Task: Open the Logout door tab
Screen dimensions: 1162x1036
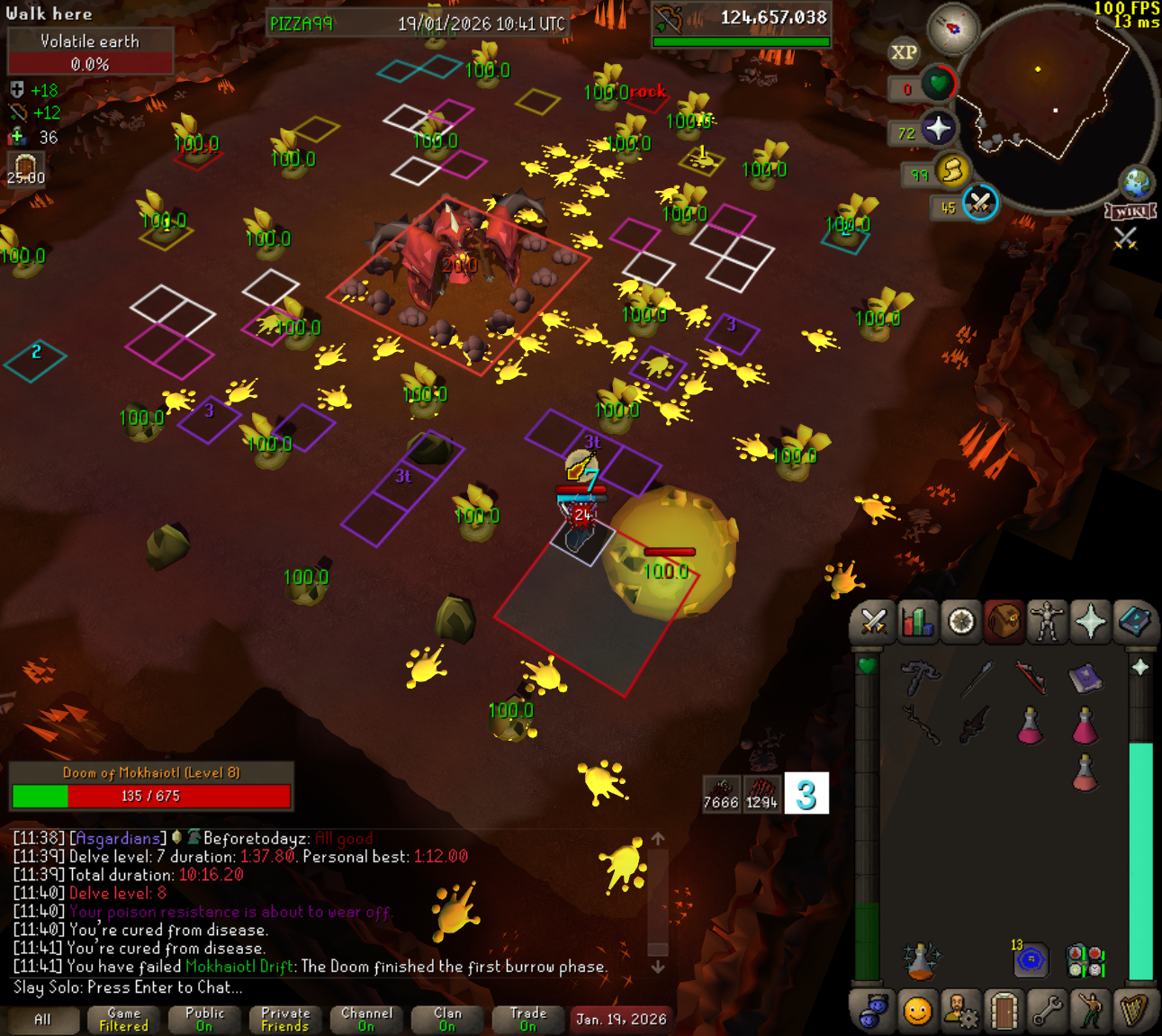Action: pyautogui.click(x=1004, y=1011)
